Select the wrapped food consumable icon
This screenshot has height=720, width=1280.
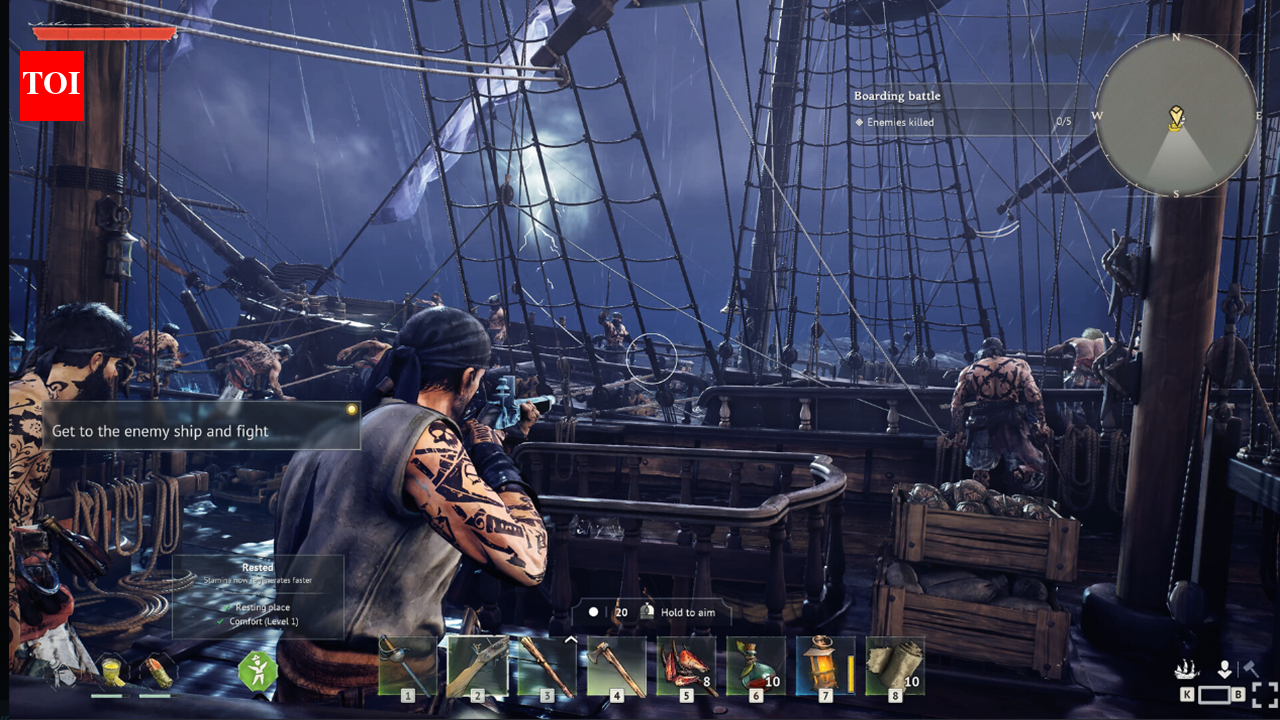[x=155, y=670]
